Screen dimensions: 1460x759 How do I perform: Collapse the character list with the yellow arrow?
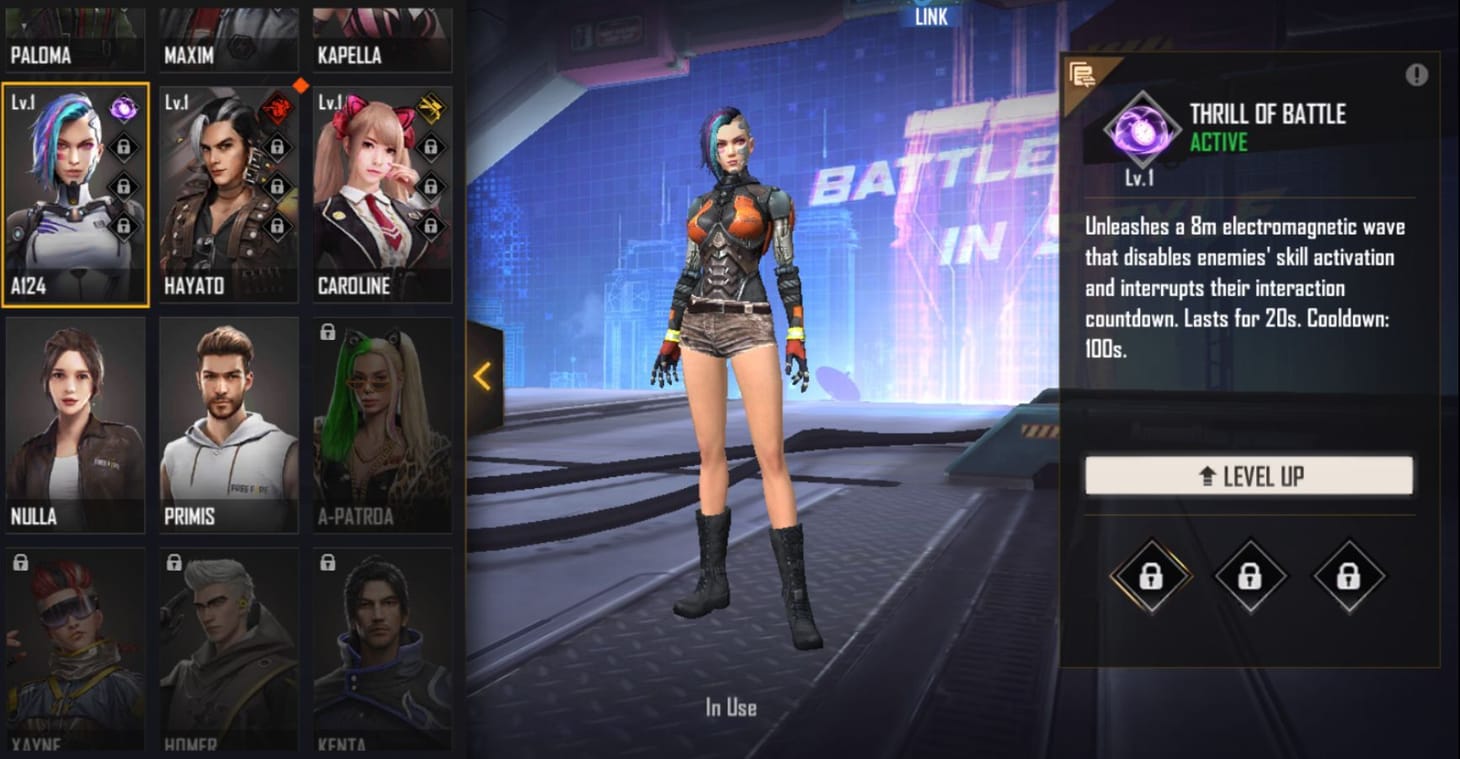point(483,376)
